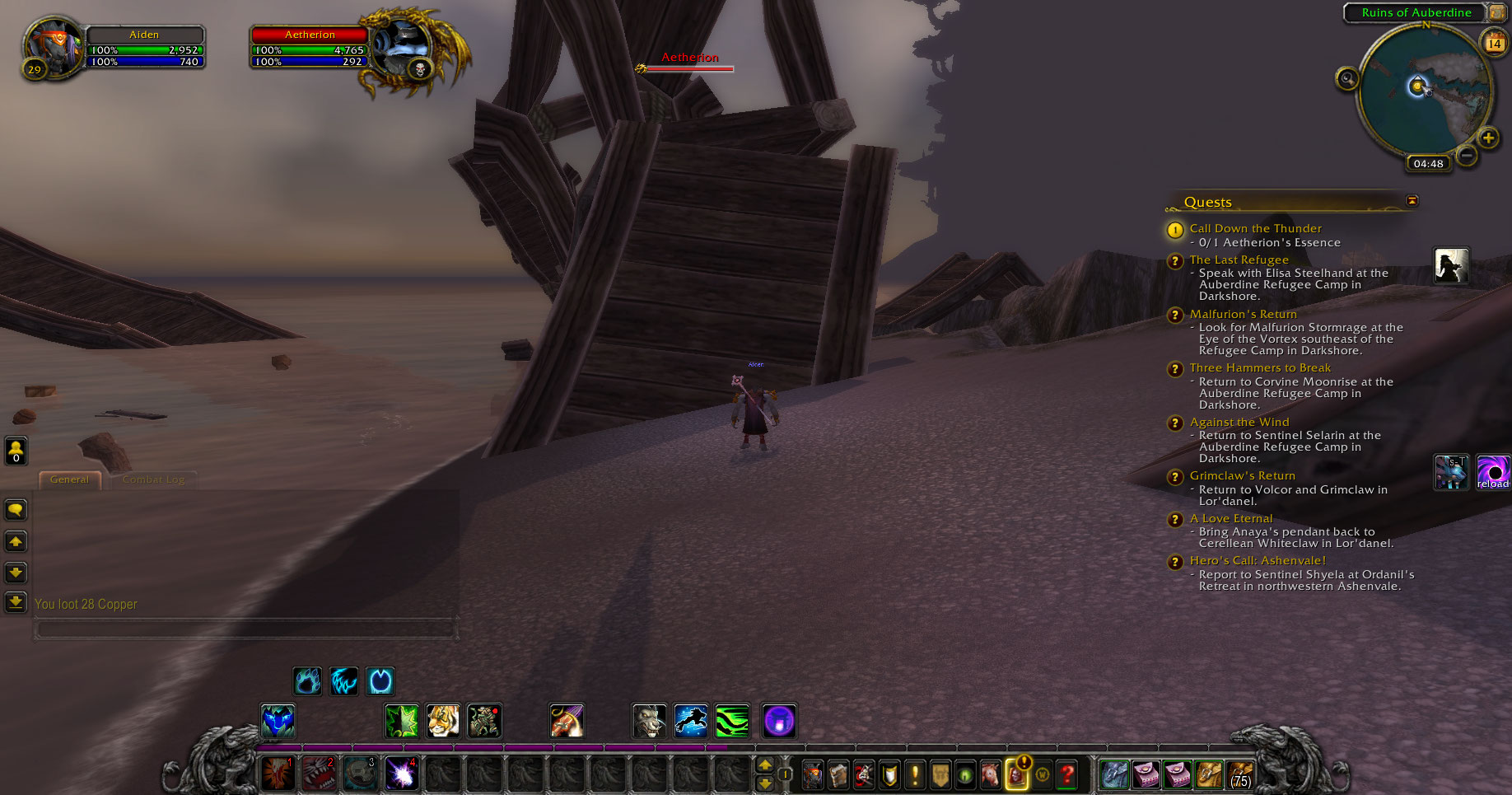The width and height of the screenshot is (1512, 795).
Task: Zoom out the minimap with the minus button
Action: pyautogui.click(x=1466, y=155)
